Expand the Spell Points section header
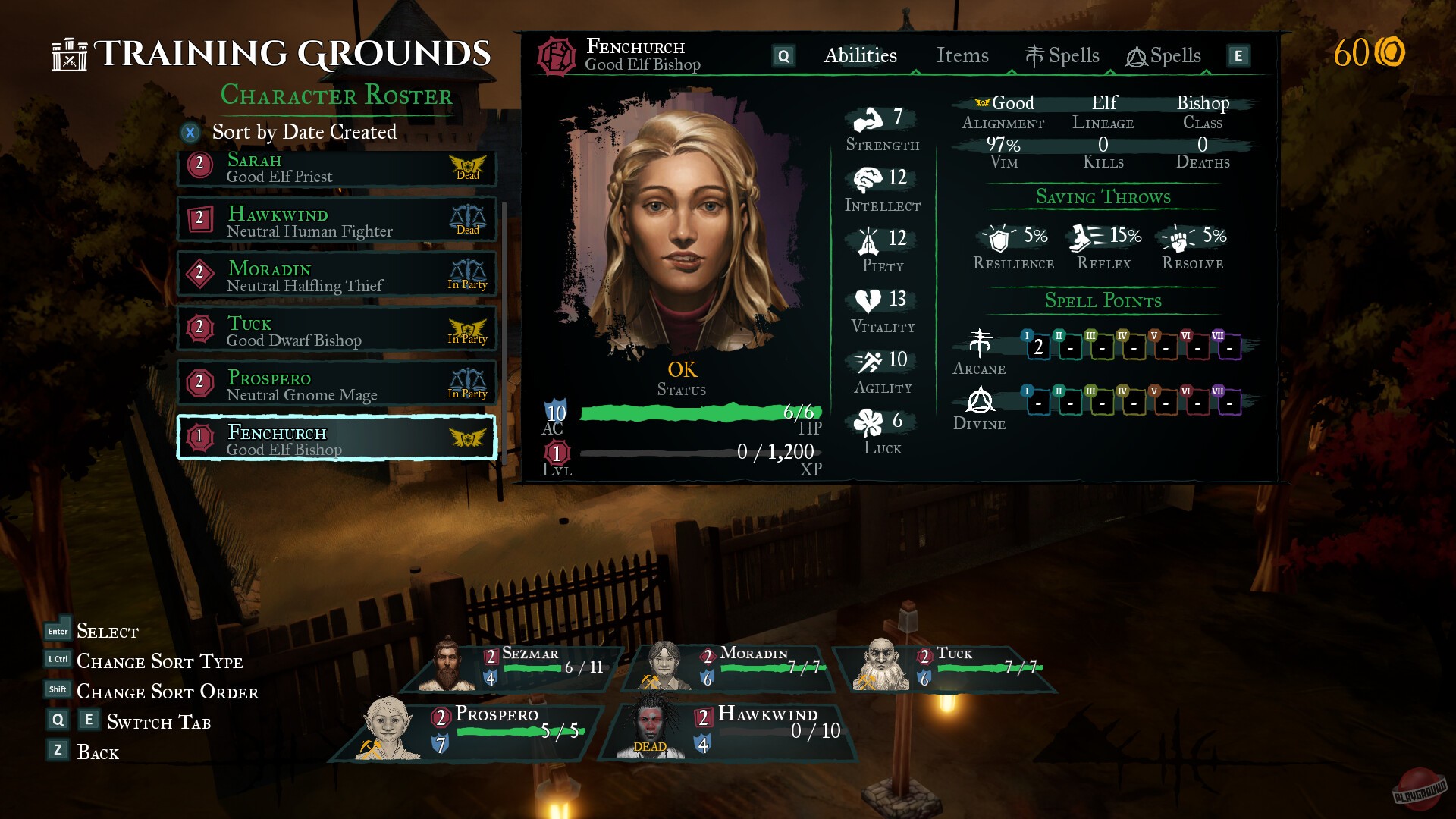 (1105, 301)
